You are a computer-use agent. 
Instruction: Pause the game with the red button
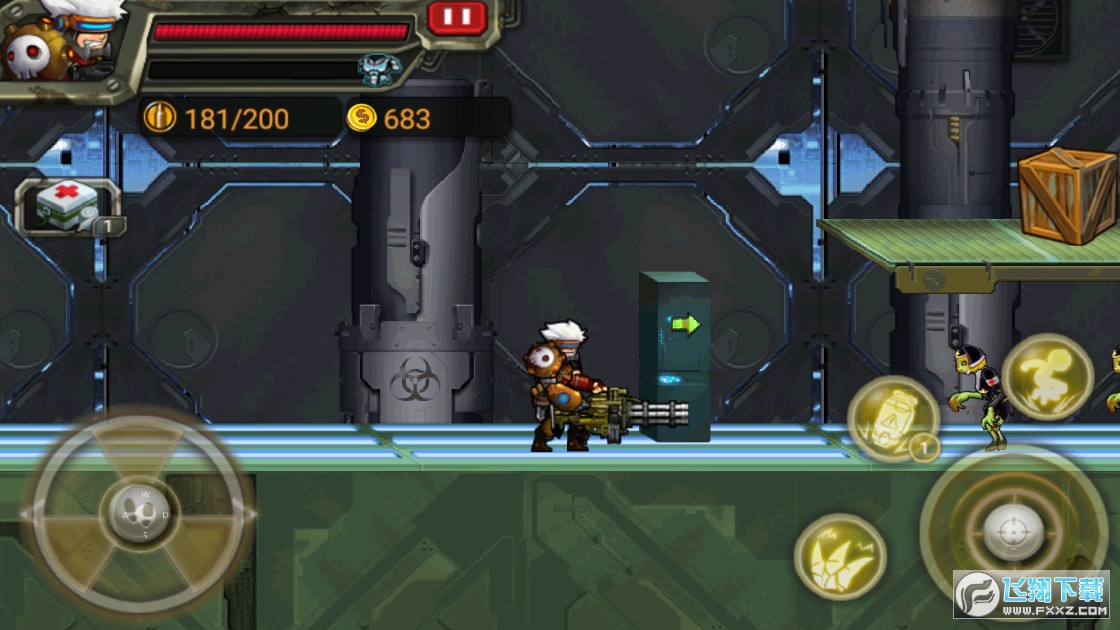[457, 17]
